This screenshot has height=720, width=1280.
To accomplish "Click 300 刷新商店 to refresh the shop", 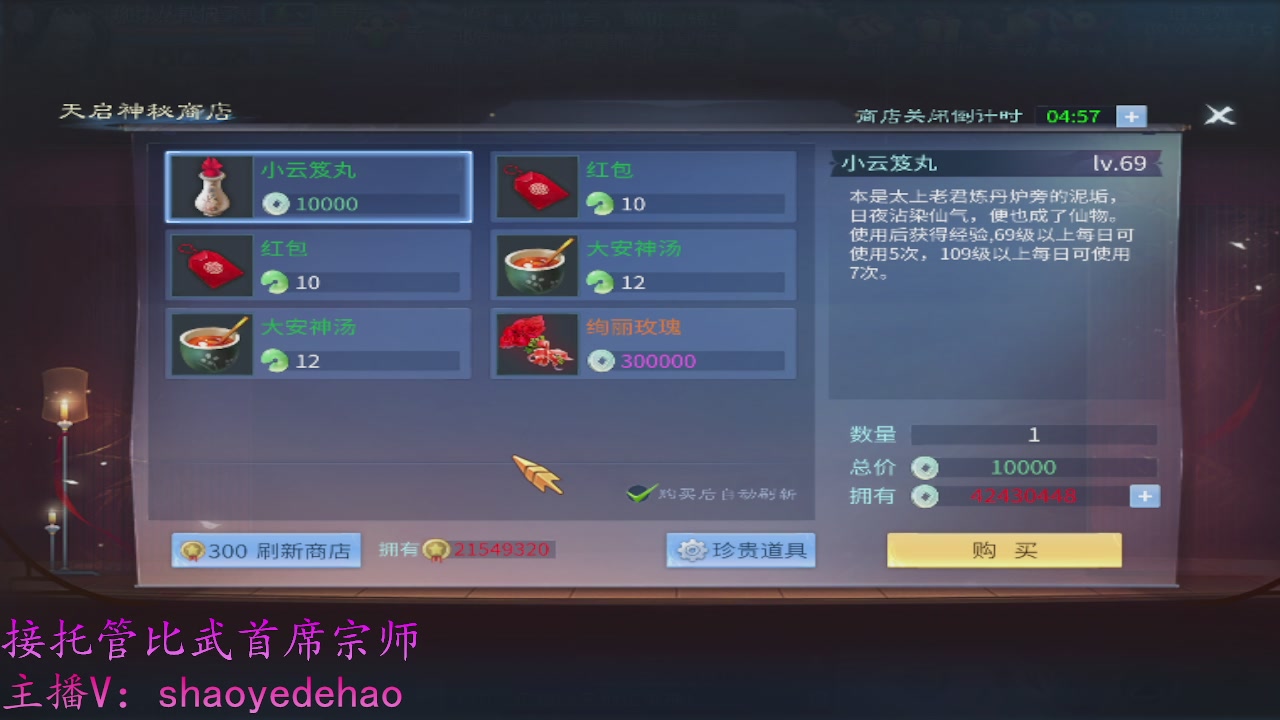I will 267,549.
